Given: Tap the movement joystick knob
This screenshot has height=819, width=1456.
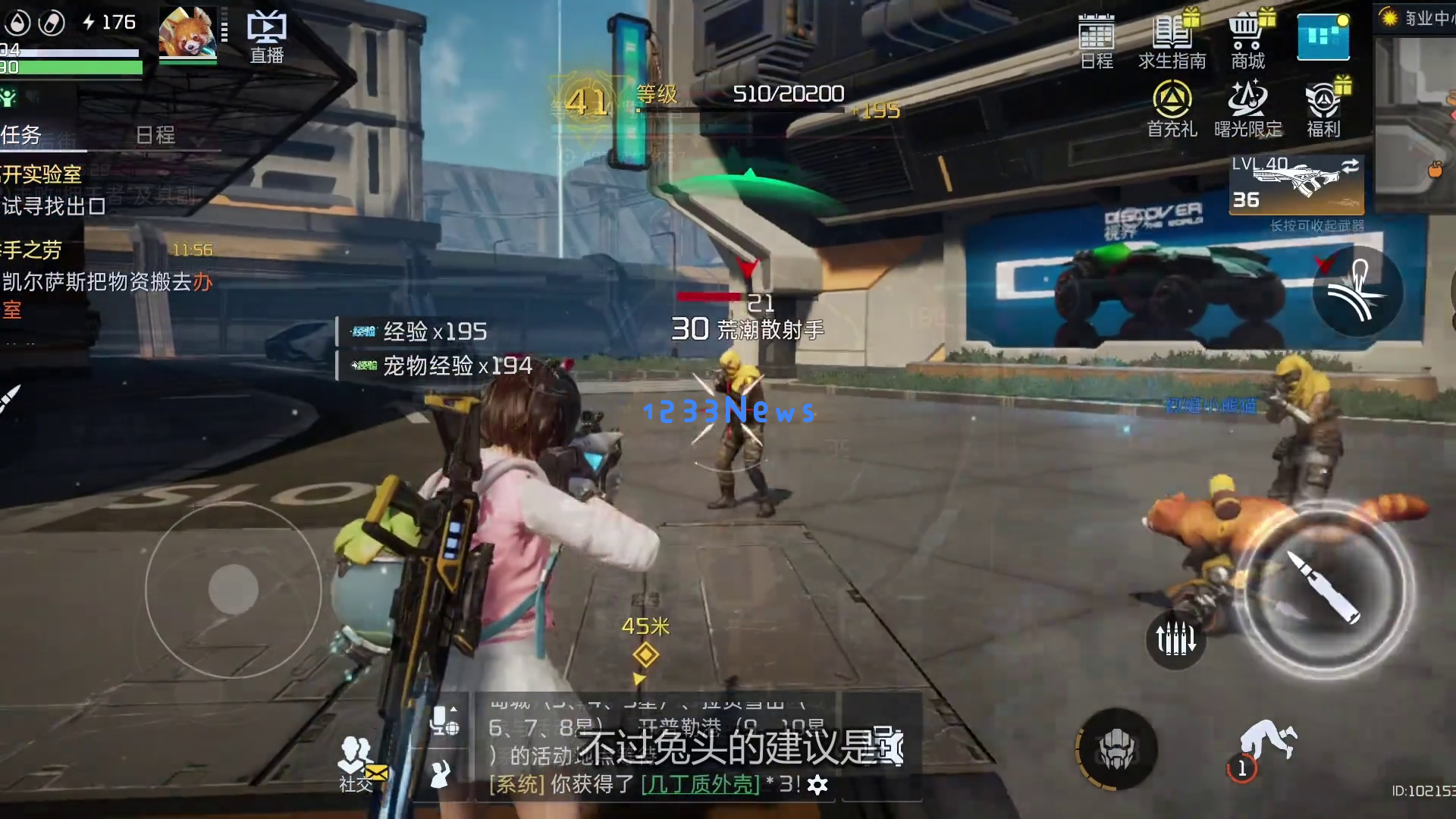Looking at the screenshot, I should coord(234,589).
